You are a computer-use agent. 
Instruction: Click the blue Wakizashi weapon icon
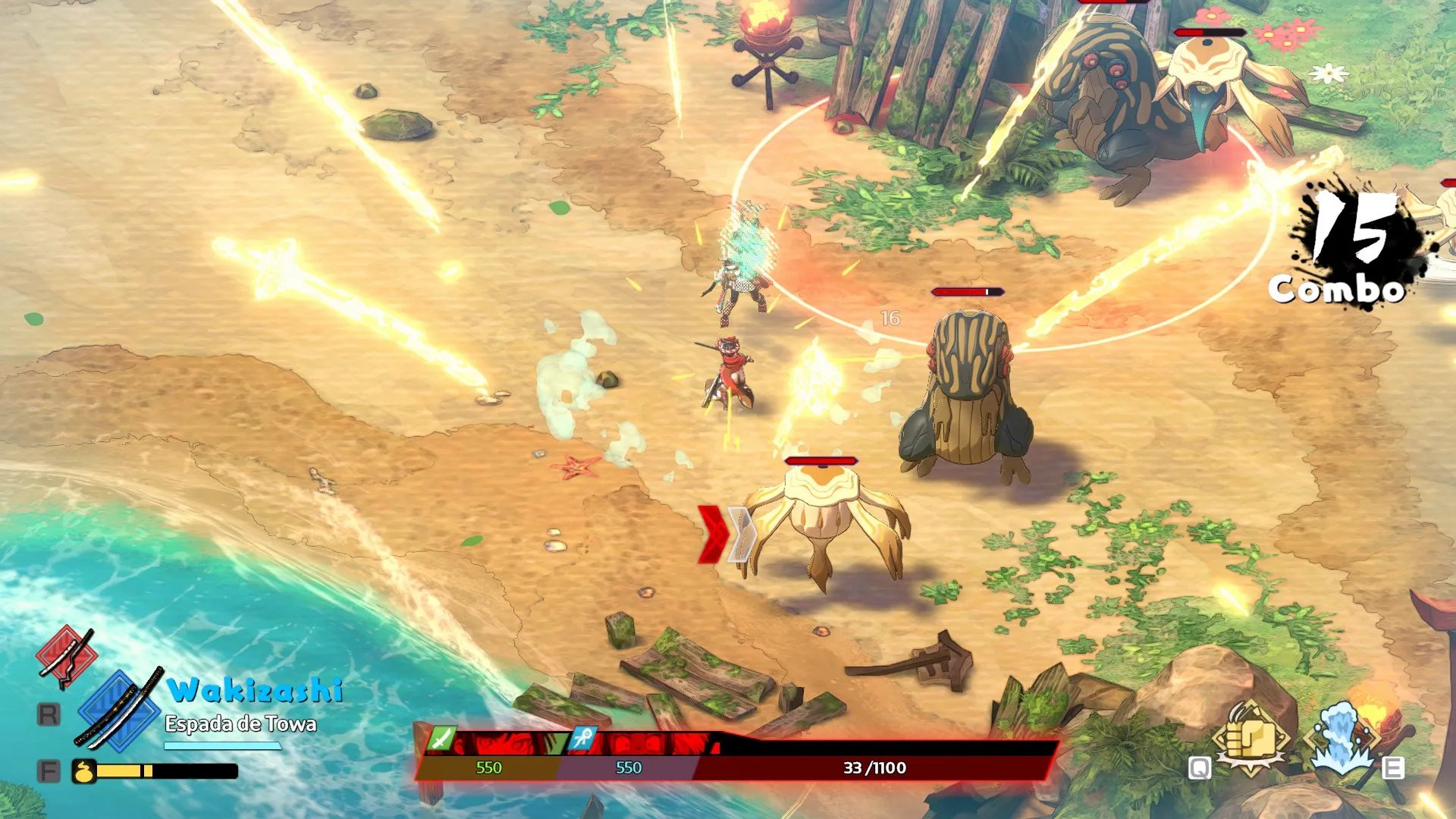click(119, 709)
